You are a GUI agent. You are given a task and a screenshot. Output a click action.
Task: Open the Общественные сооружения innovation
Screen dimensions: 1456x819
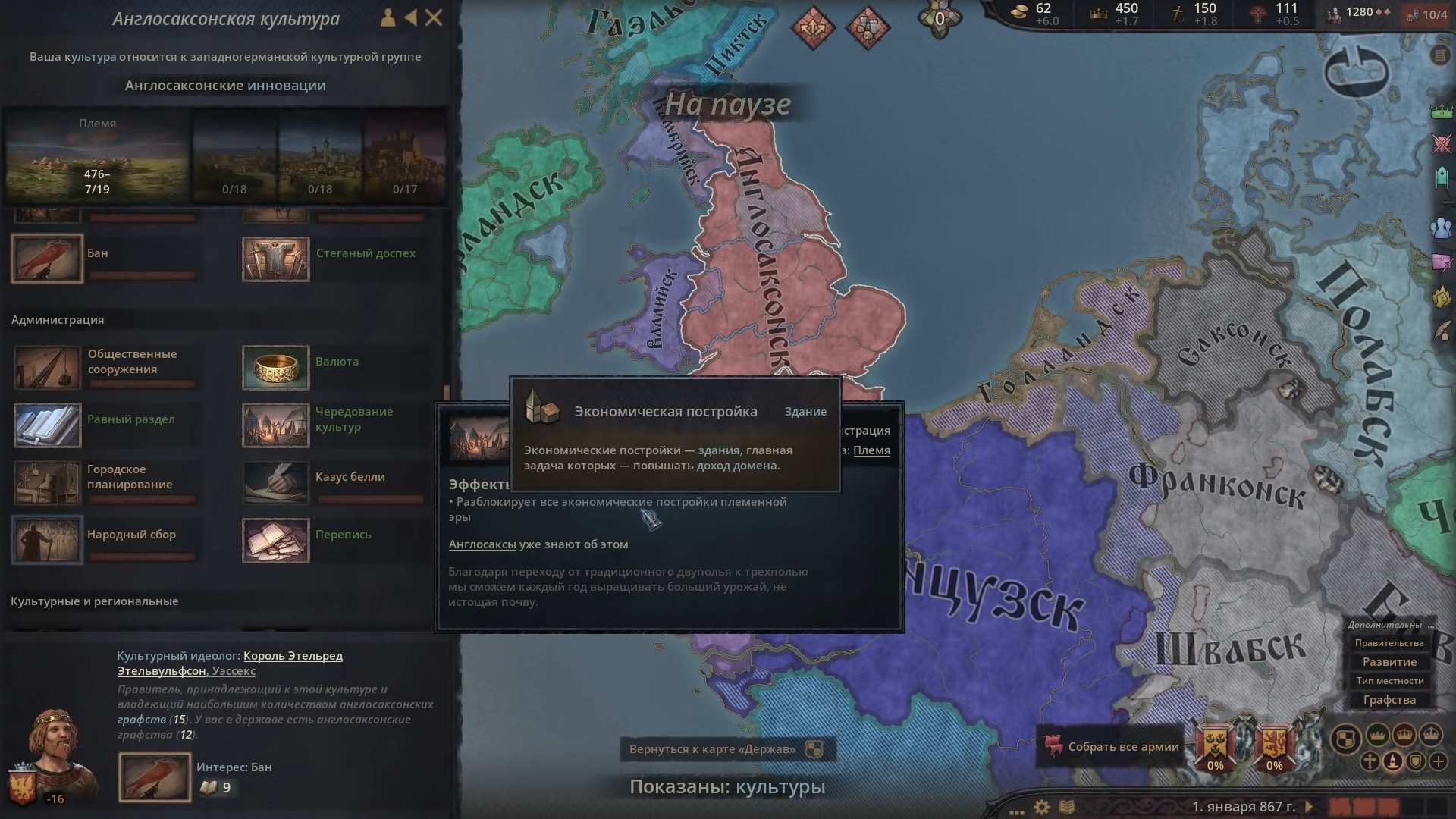47,367
